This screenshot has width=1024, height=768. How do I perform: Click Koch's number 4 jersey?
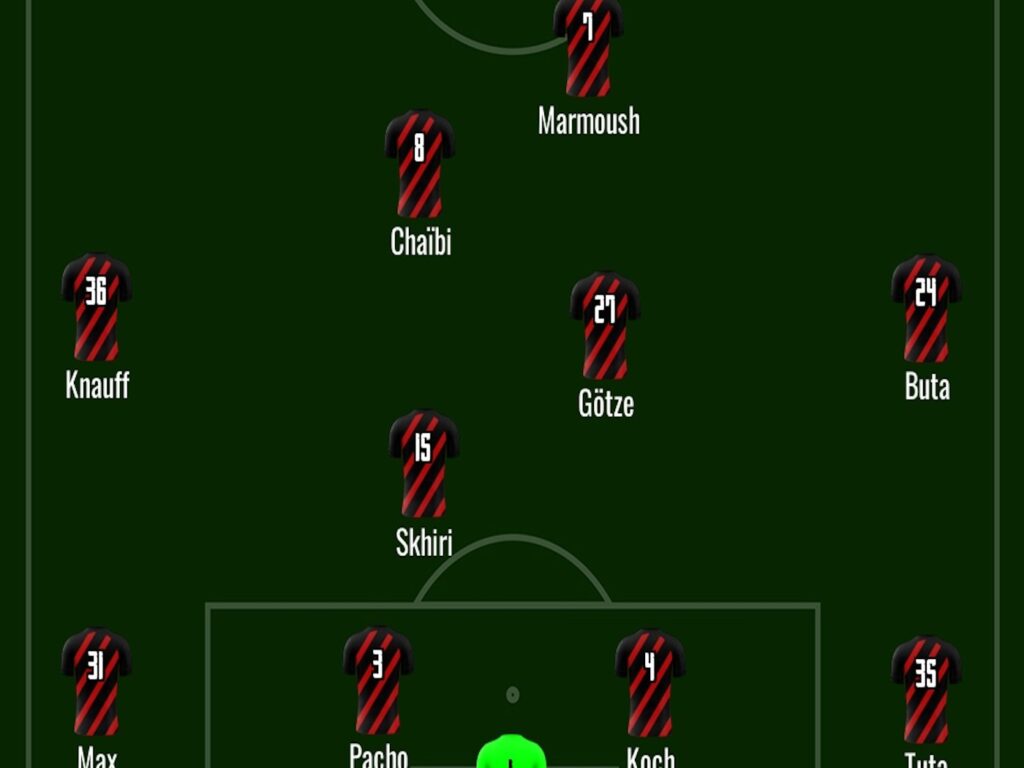pos(650,682)
